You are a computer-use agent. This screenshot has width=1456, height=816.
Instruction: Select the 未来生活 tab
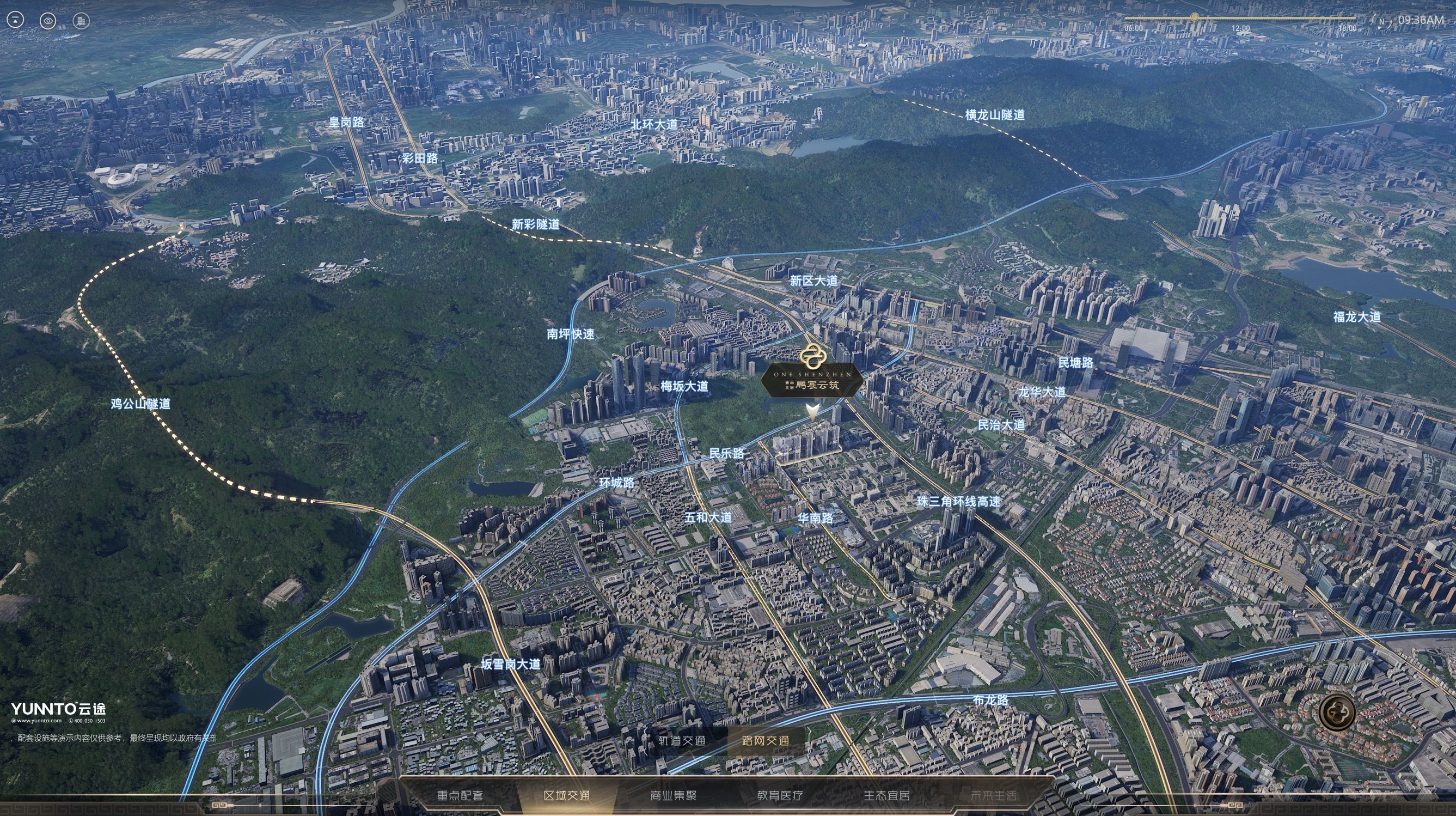pos(993,796)
